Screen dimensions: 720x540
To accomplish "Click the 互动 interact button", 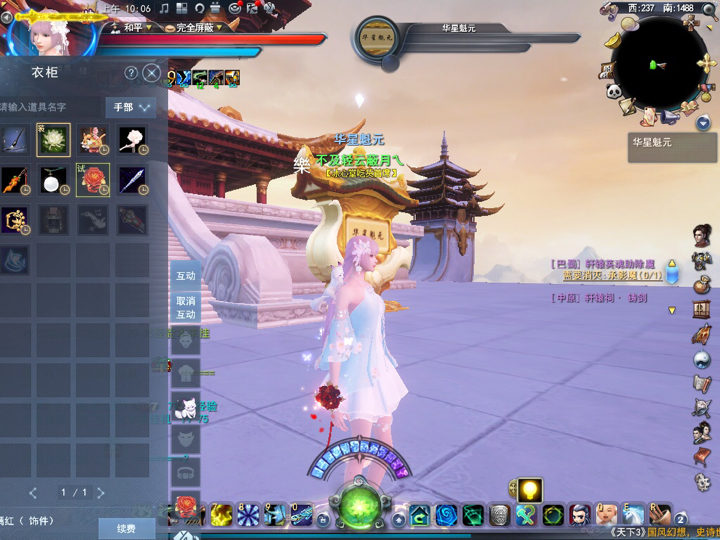I will pyautogui.click(x=186, y=276).
